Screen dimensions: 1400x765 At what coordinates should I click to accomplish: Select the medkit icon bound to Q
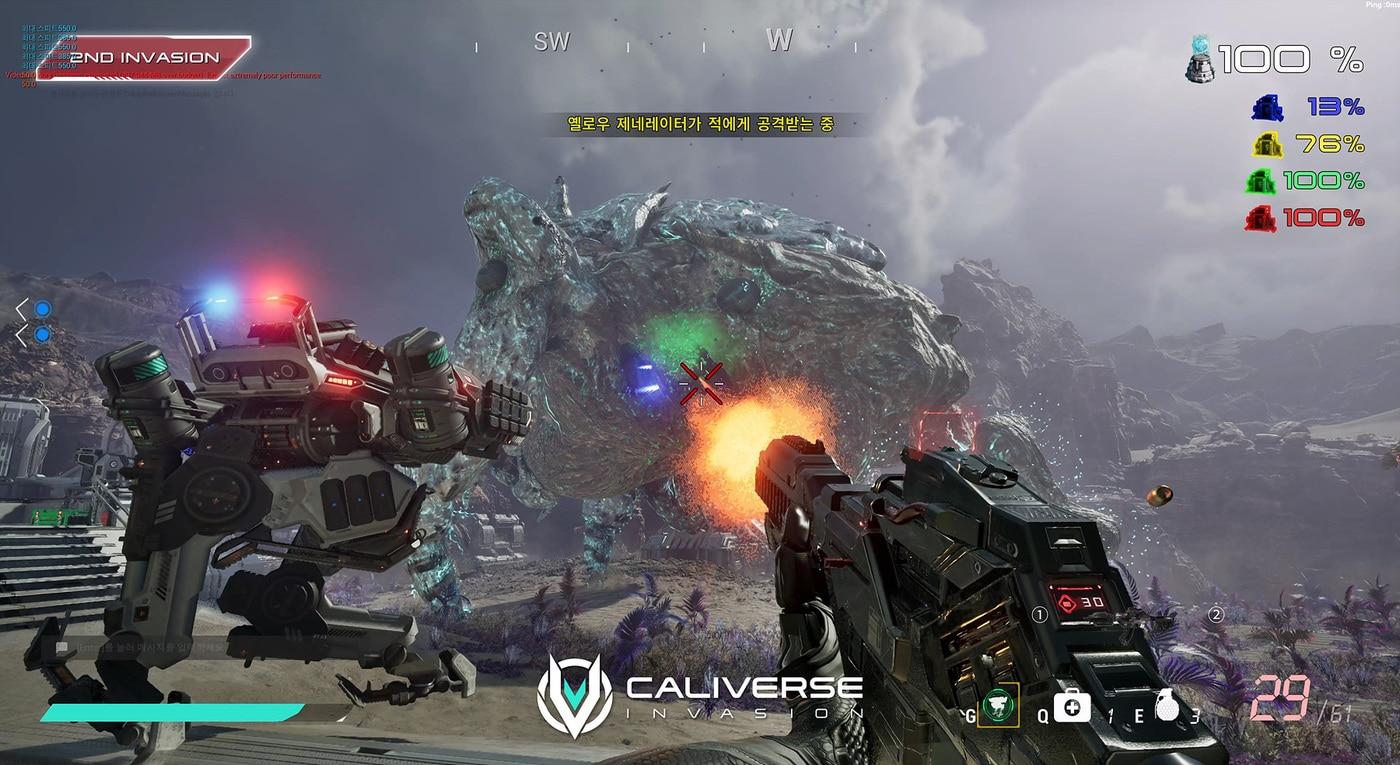click(1071, 707)
